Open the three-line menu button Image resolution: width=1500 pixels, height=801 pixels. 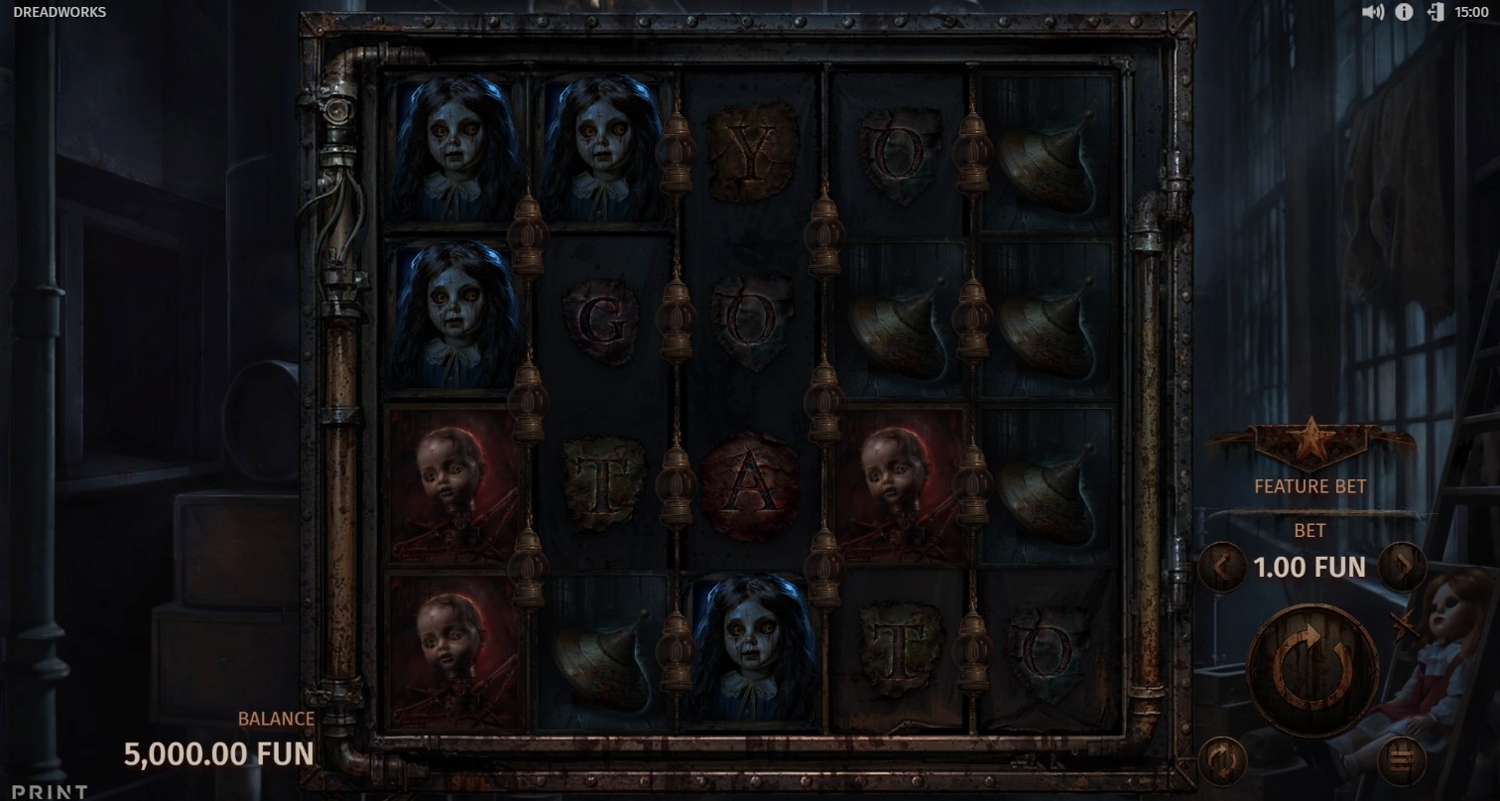(1401, 761)
